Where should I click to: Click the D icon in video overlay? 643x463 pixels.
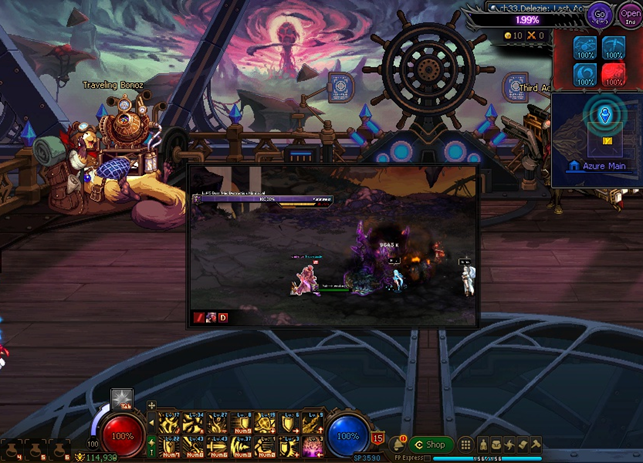[223, 318]
